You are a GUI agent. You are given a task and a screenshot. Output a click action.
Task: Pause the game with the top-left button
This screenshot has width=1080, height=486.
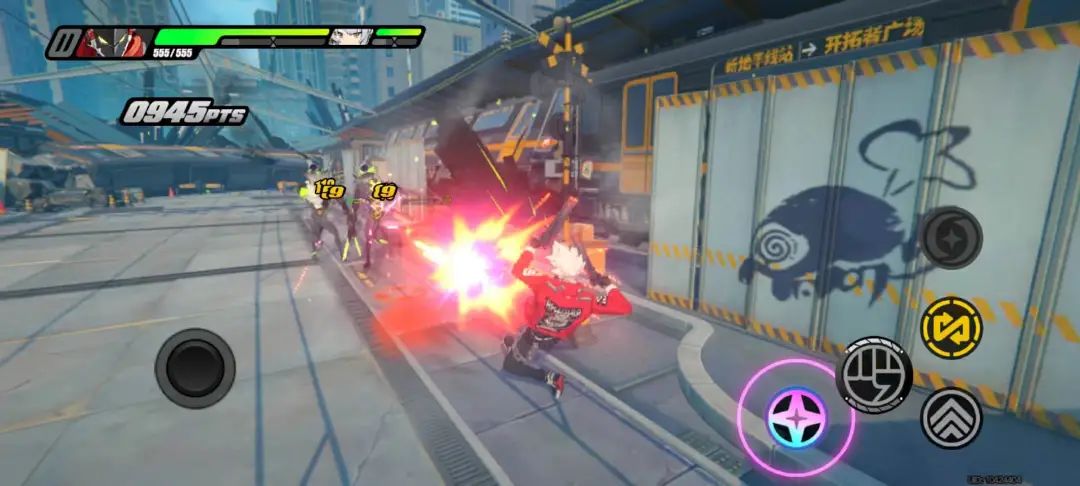[63, 43]
